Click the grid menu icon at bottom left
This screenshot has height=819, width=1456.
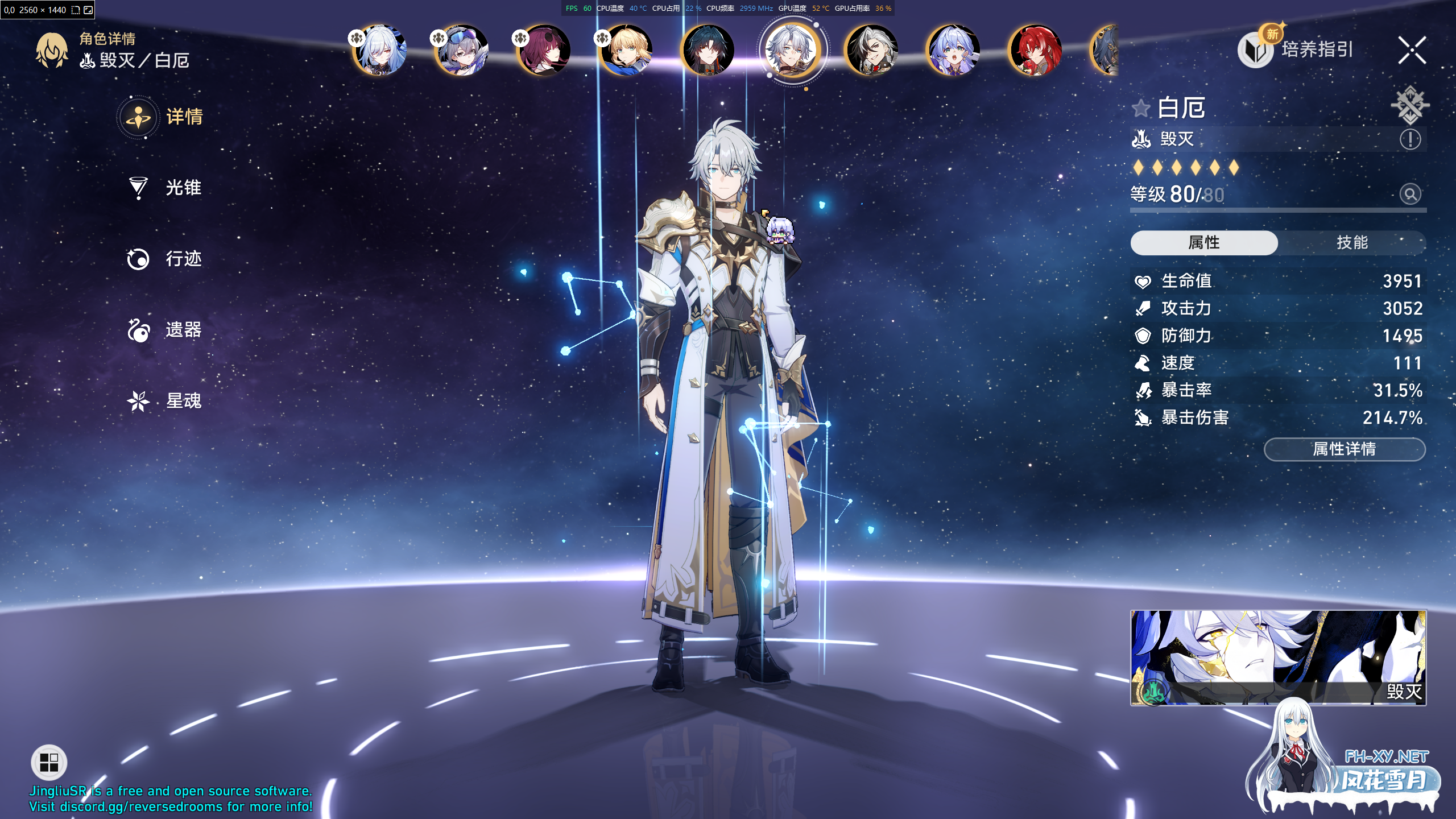48,762
